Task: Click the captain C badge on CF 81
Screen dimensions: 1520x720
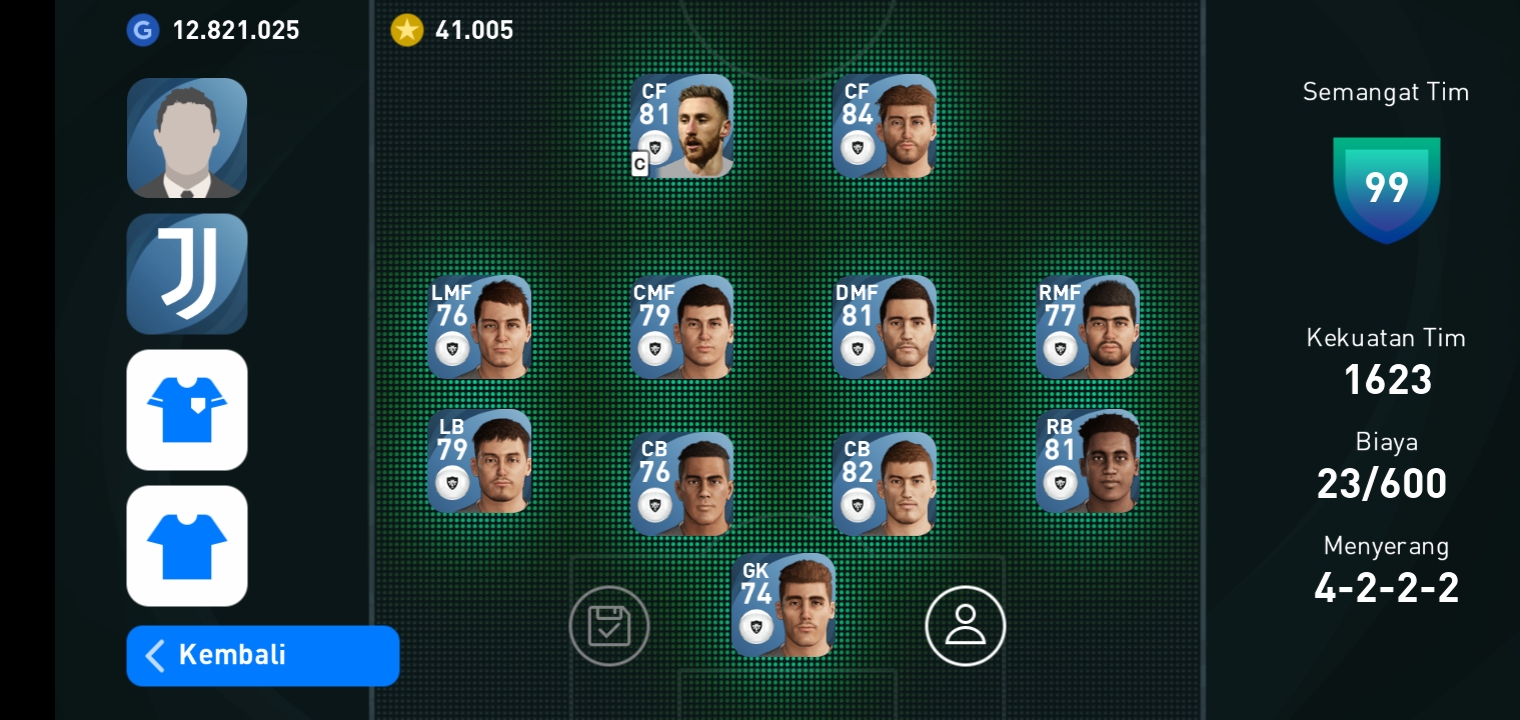Action: tap(640, 164)
